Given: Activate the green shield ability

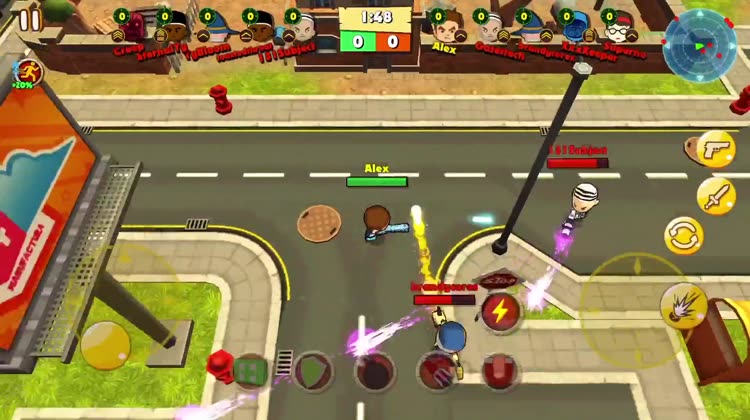Looking at the screenshot, I should 312,370.
